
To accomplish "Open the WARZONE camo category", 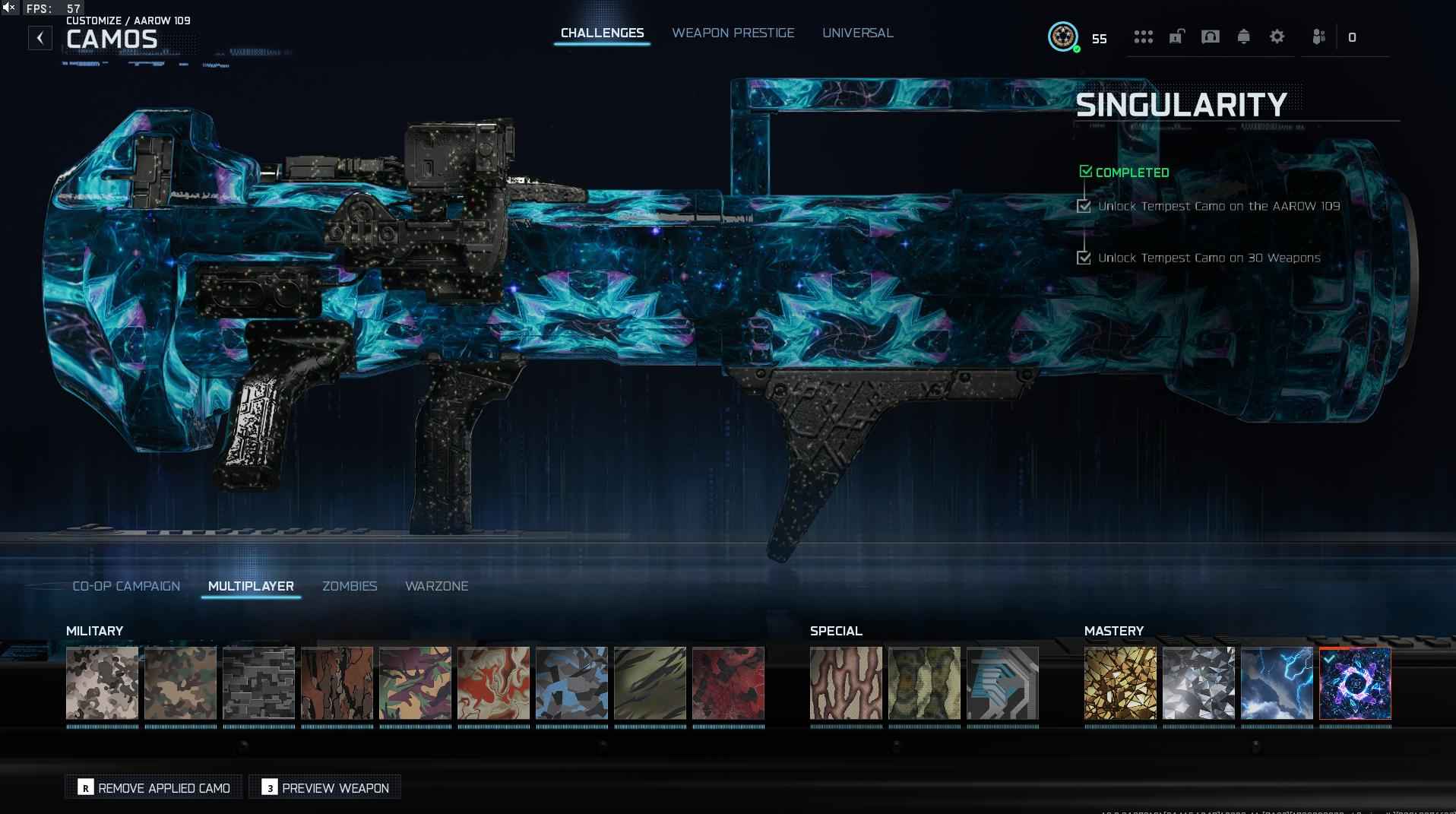I will 436,586.
